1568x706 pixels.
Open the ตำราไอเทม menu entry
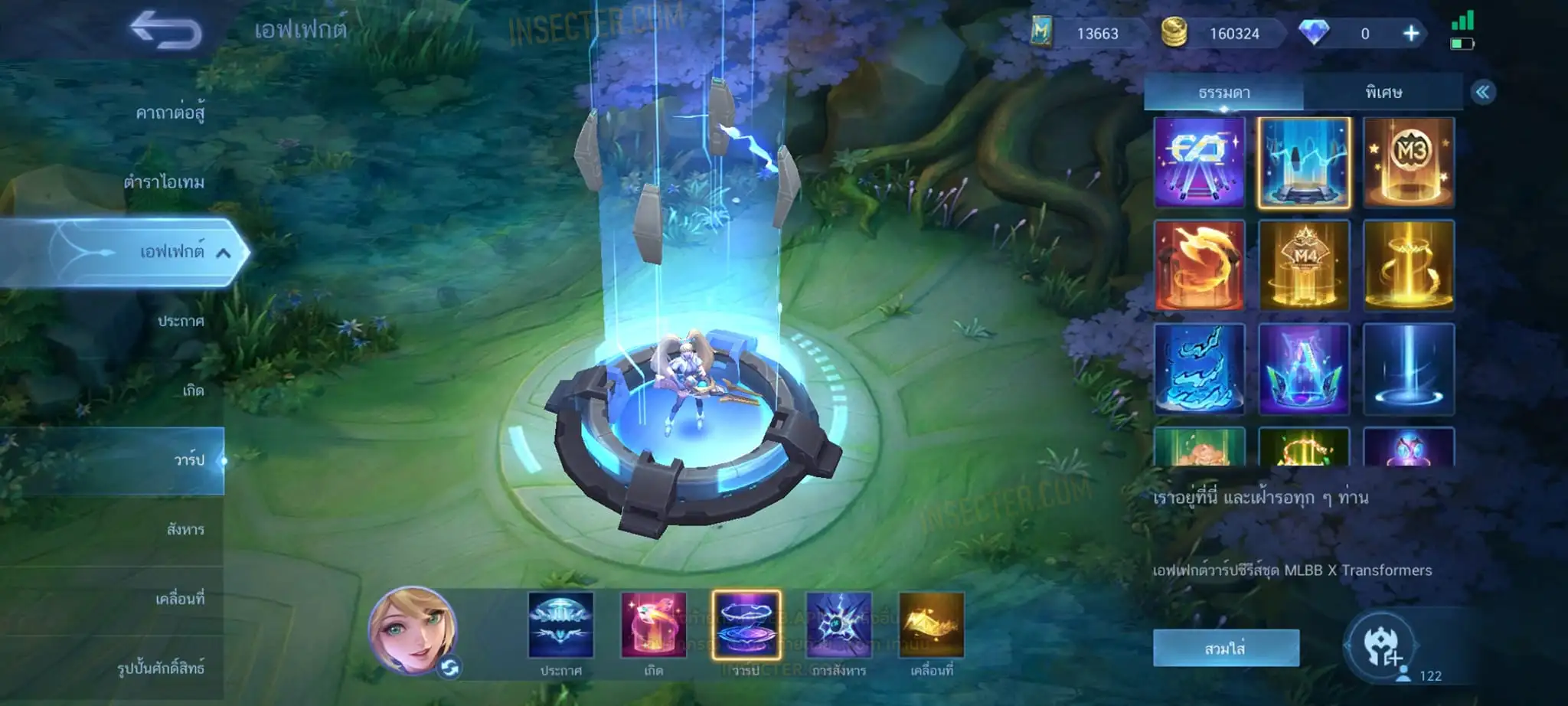(x=164, y=182)
